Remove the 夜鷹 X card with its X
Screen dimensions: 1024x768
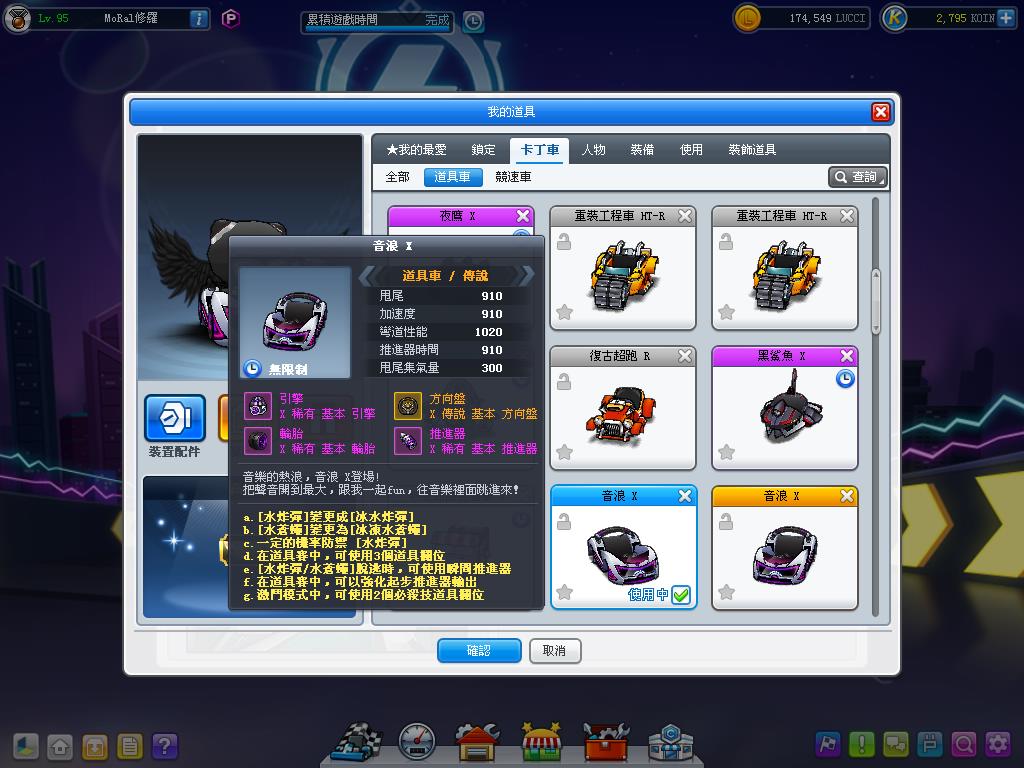pyautogui.click(x=523, y=216)
